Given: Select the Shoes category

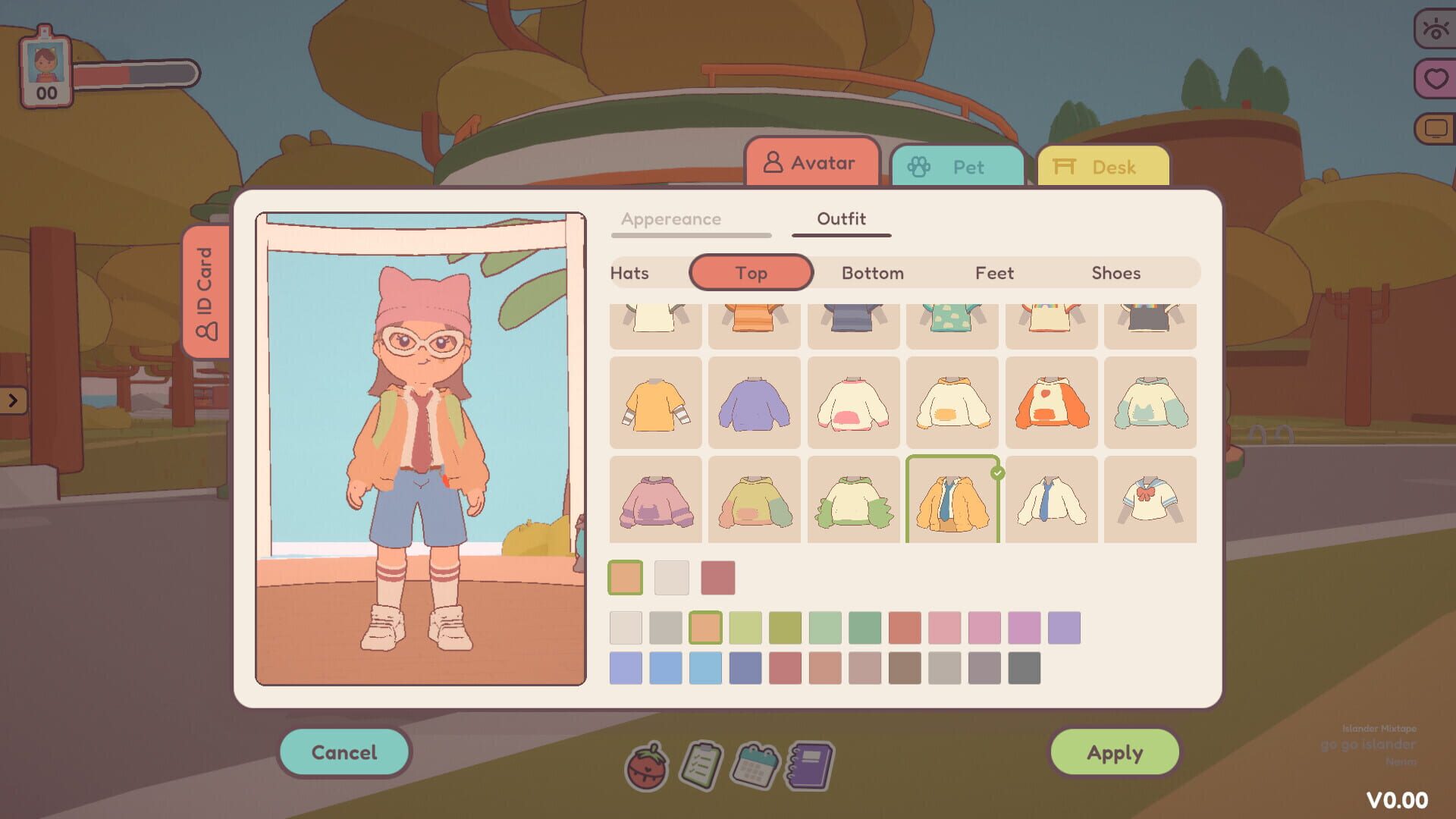Looking at the screenshot, I should [x=1116, y=272].
